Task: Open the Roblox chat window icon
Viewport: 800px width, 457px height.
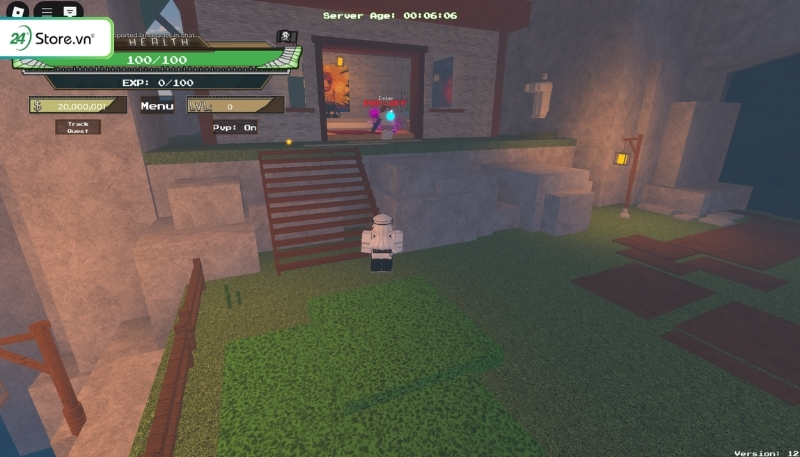Action: (x=70, y=11)
